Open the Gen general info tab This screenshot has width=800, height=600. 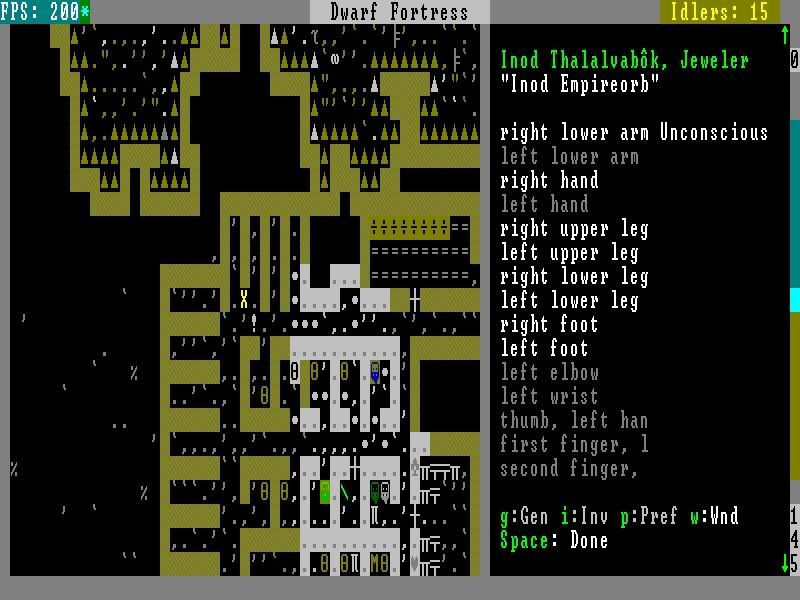[x=524, y=517]
